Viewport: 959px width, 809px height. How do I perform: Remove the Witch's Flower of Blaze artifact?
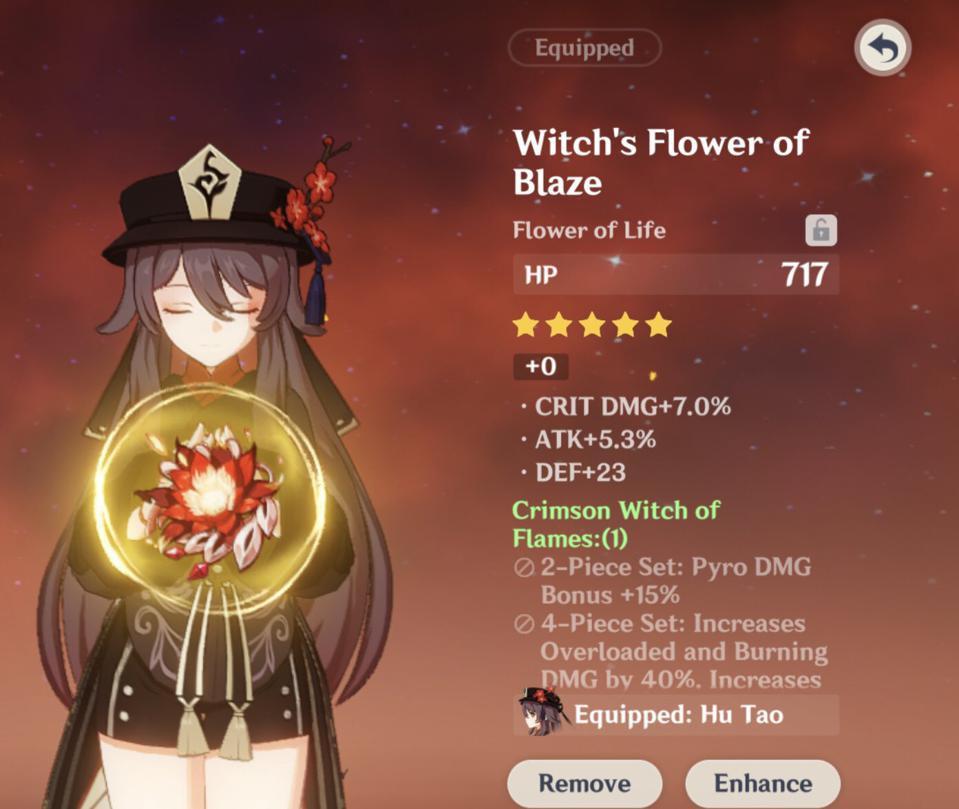584,783
